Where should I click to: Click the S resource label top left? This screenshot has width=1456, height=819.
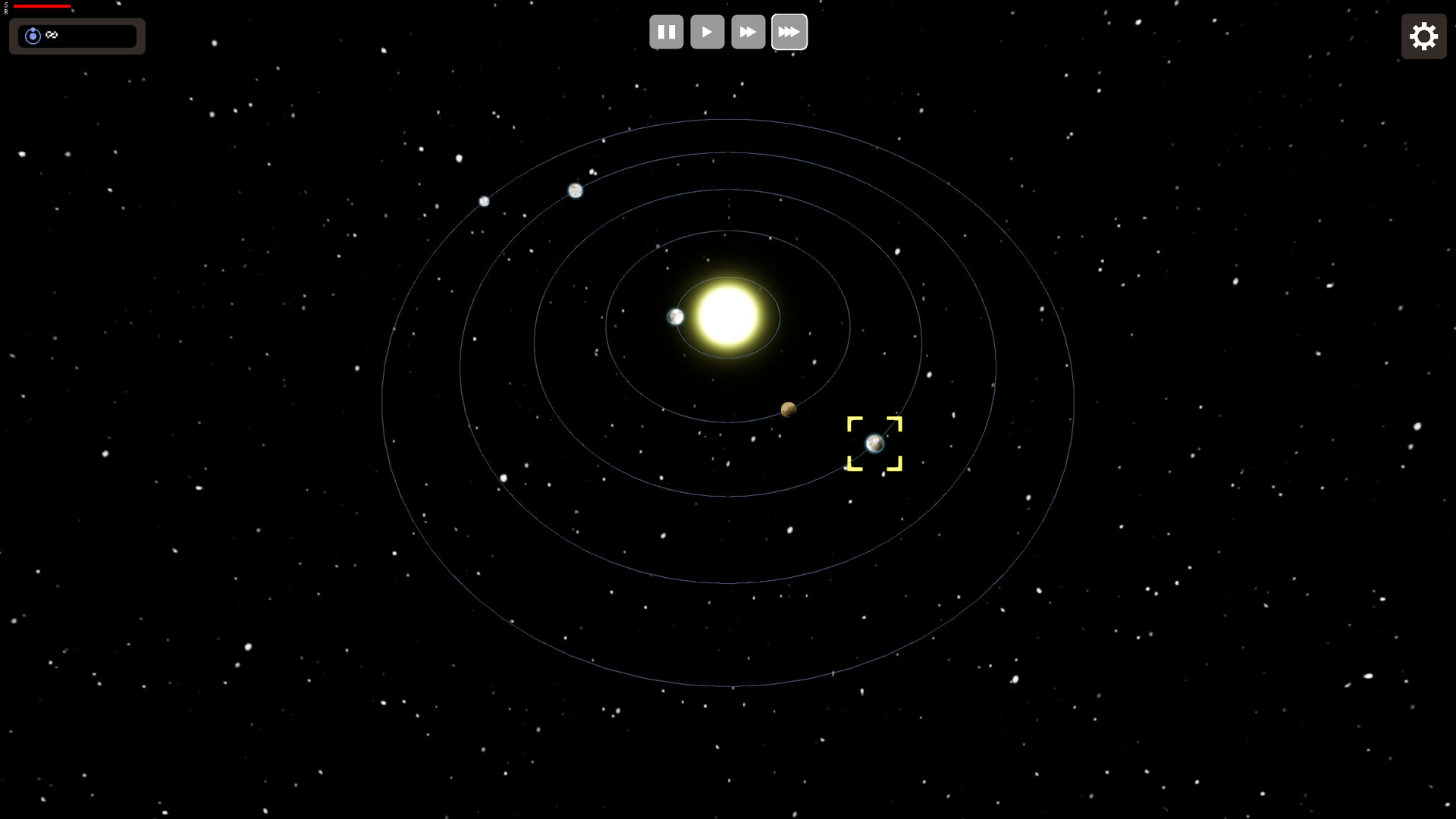pyautogui.click(x=5, y=4)
